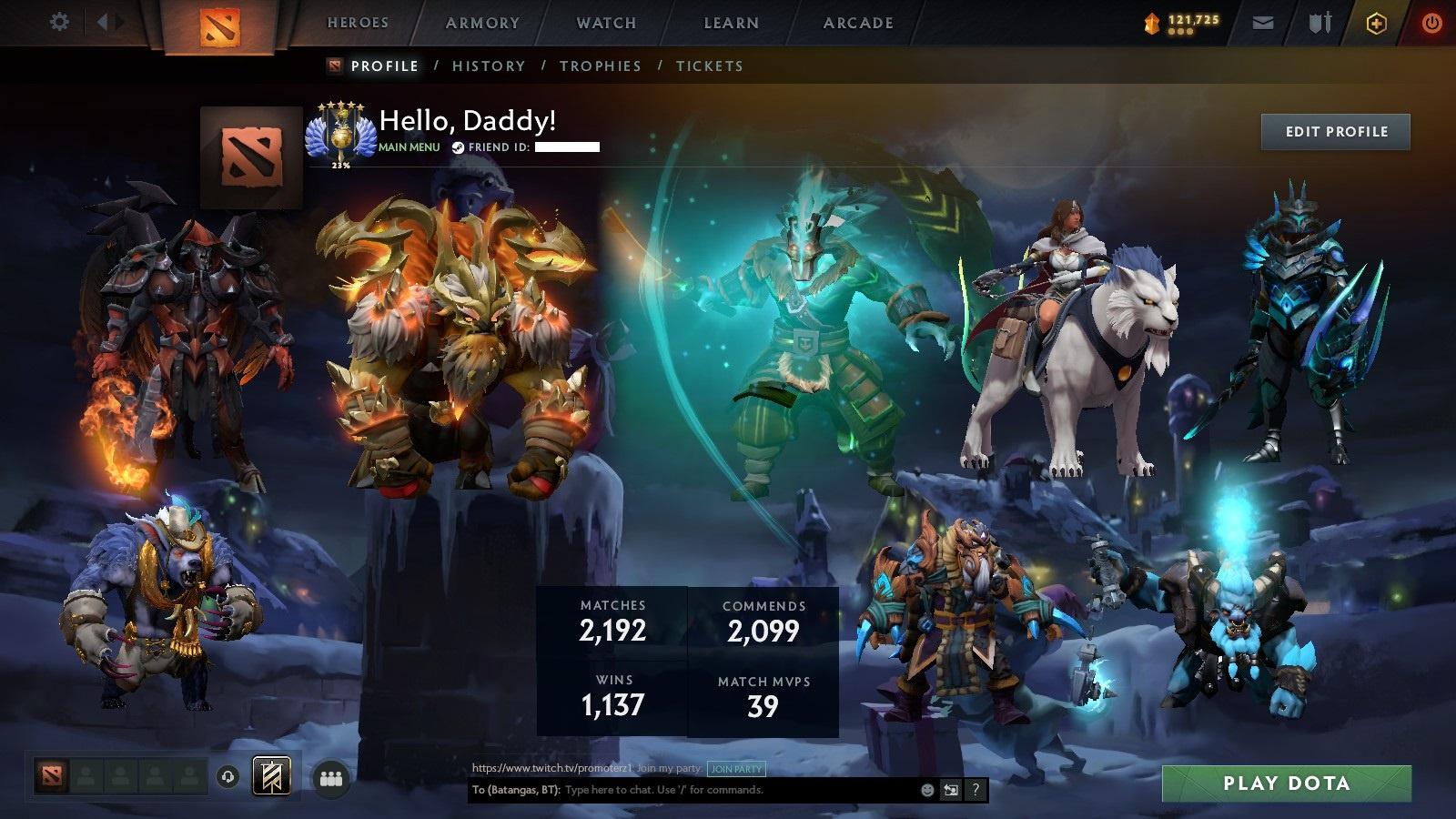Open the friends list with the three-people icon
Screen dimensions: 1456x819
[x=330, y=777]
